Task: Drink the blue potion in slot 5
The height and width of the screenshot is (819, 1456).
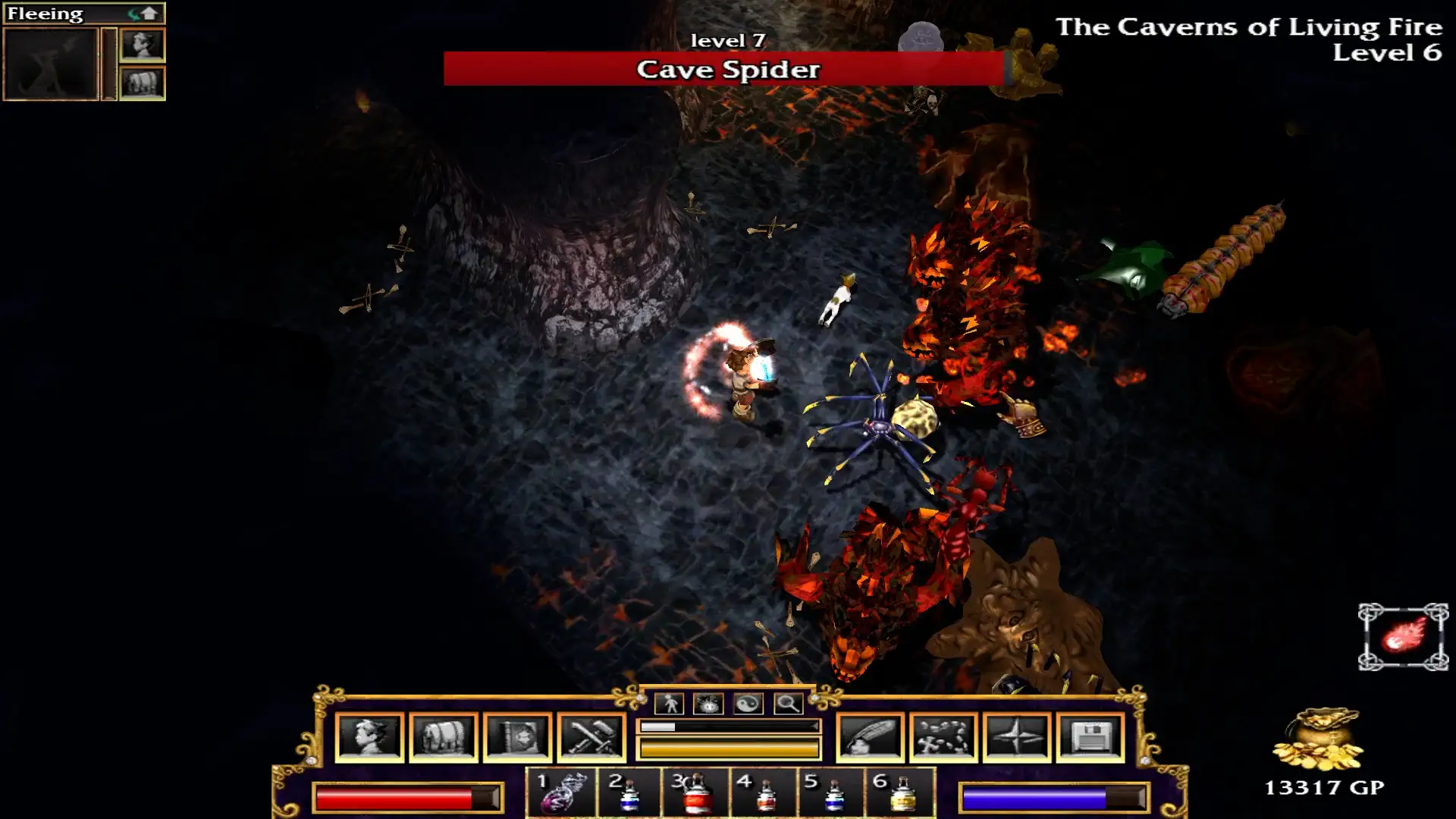Action: click(833, 793)
